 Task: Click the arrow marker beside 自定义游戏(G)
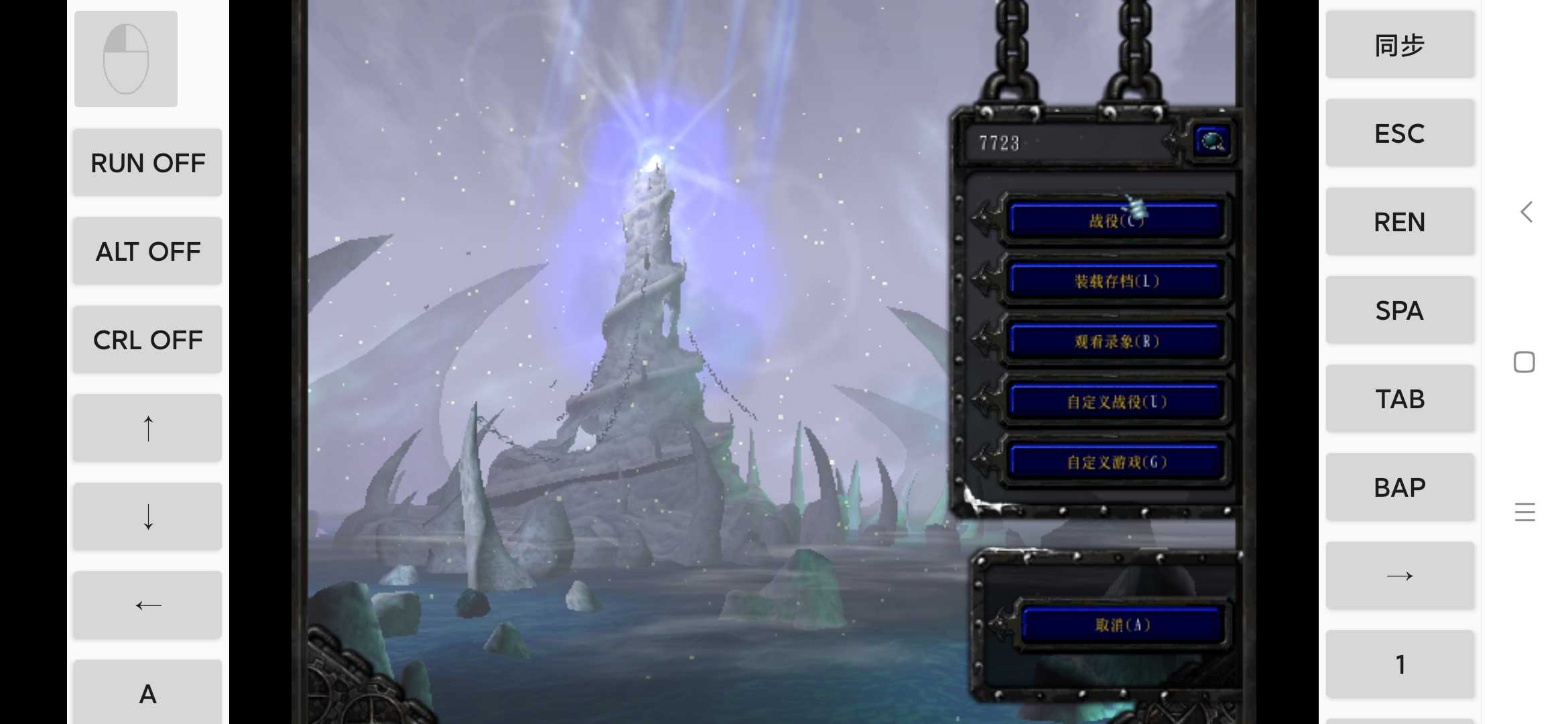(x=984, y=460)
